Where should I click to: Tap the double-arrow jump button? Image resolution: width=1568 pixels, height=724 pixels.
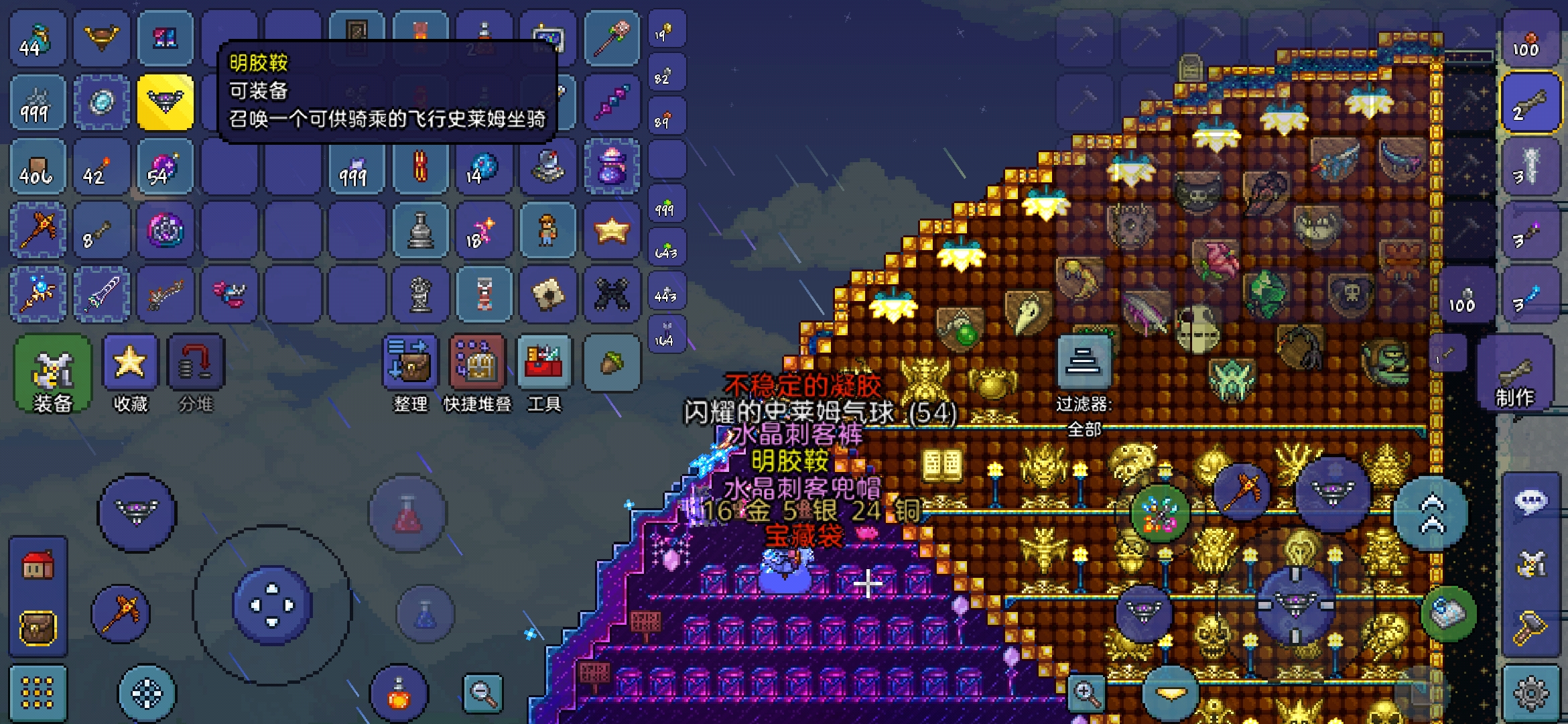coord(1432,513)
